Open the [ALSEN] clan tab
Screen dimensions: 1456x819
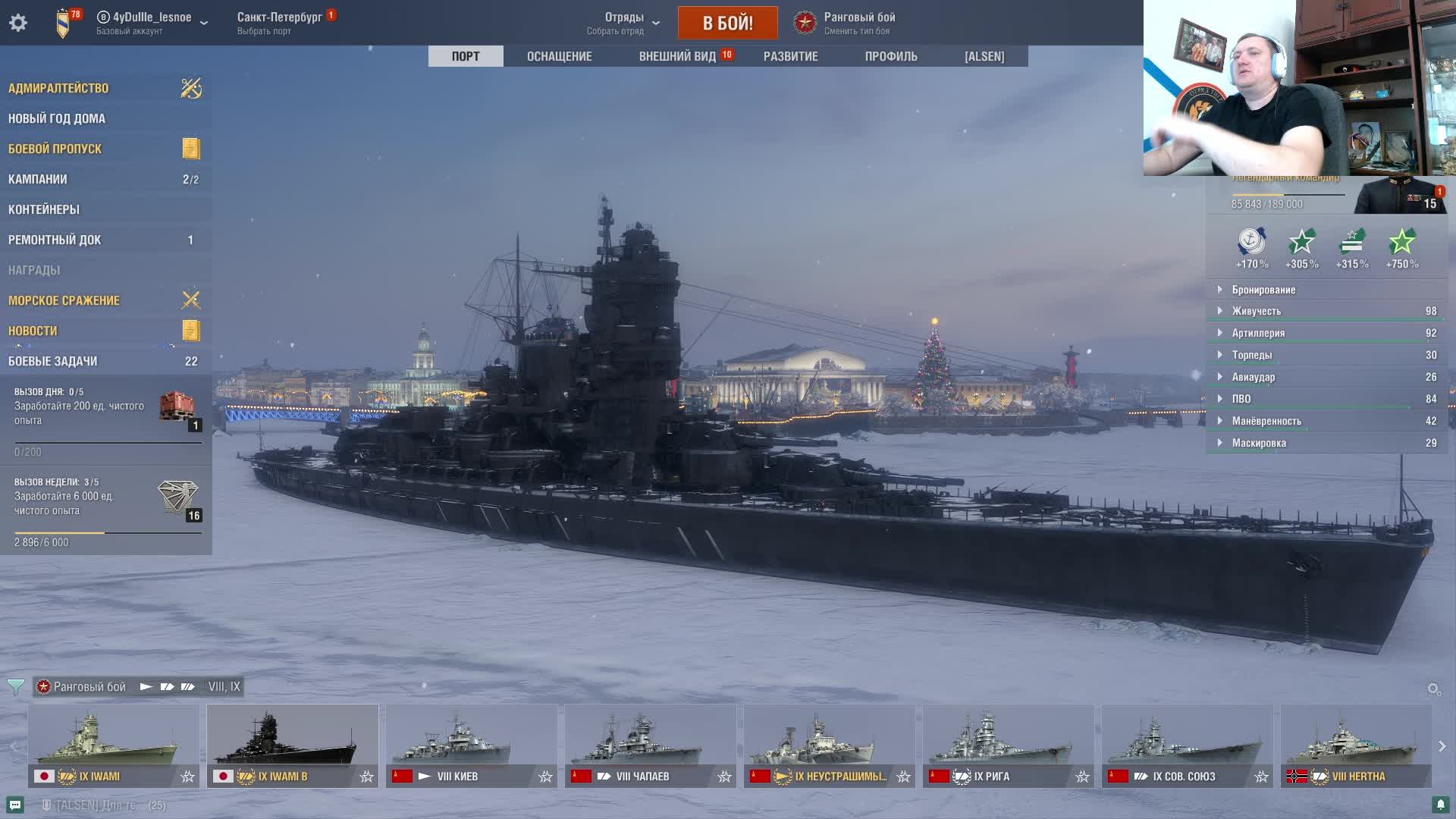pyautogui.click(x=984, y=56)
